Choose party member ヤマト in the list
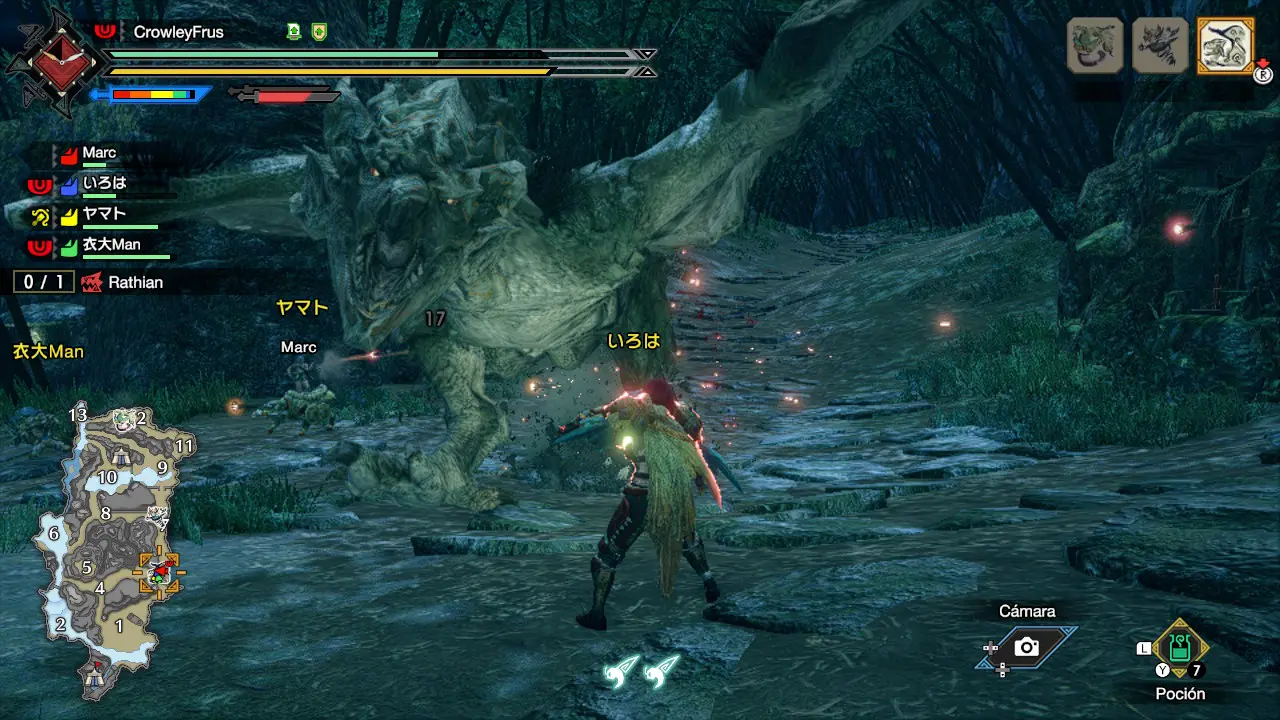Screen dimensions: 1280x720 (x=104, y=214)
